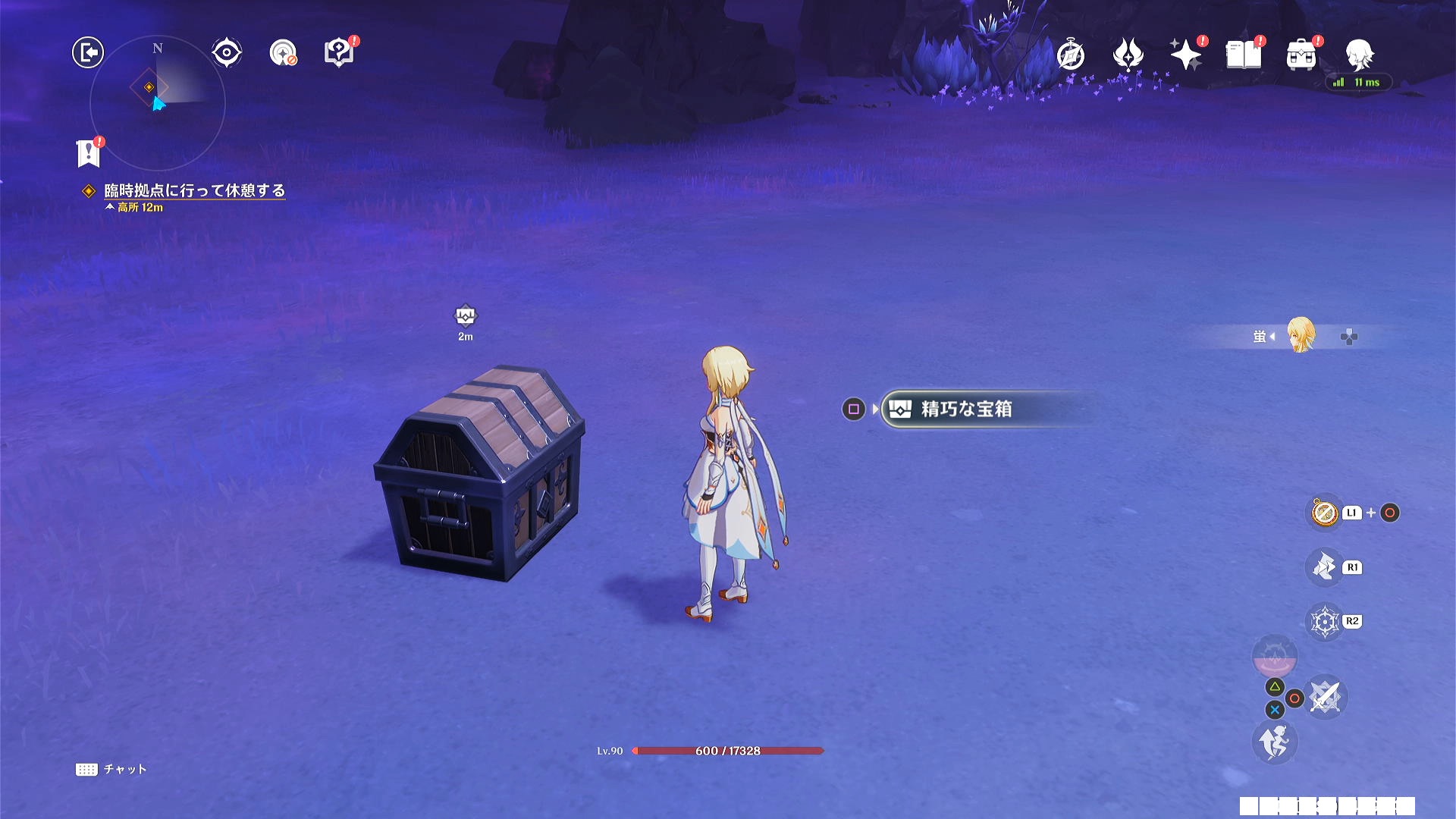This screenshot has width=1456, height=819.
Task: Open the wish menu sparkle icon
Action: click(1187, 53)
